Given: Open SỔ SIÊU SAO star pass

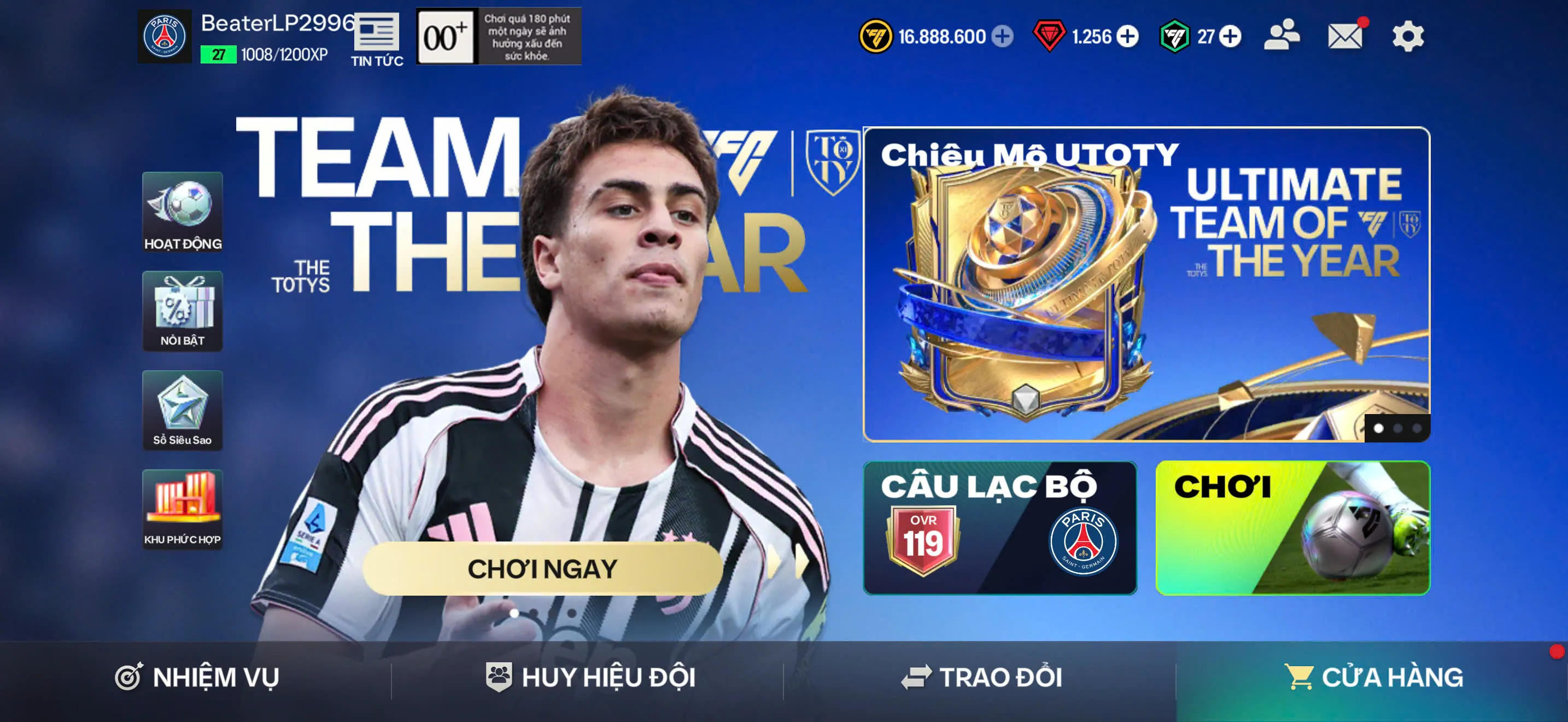Looking at the screenshot, I should pyautogui.click(x=182, y=411).
